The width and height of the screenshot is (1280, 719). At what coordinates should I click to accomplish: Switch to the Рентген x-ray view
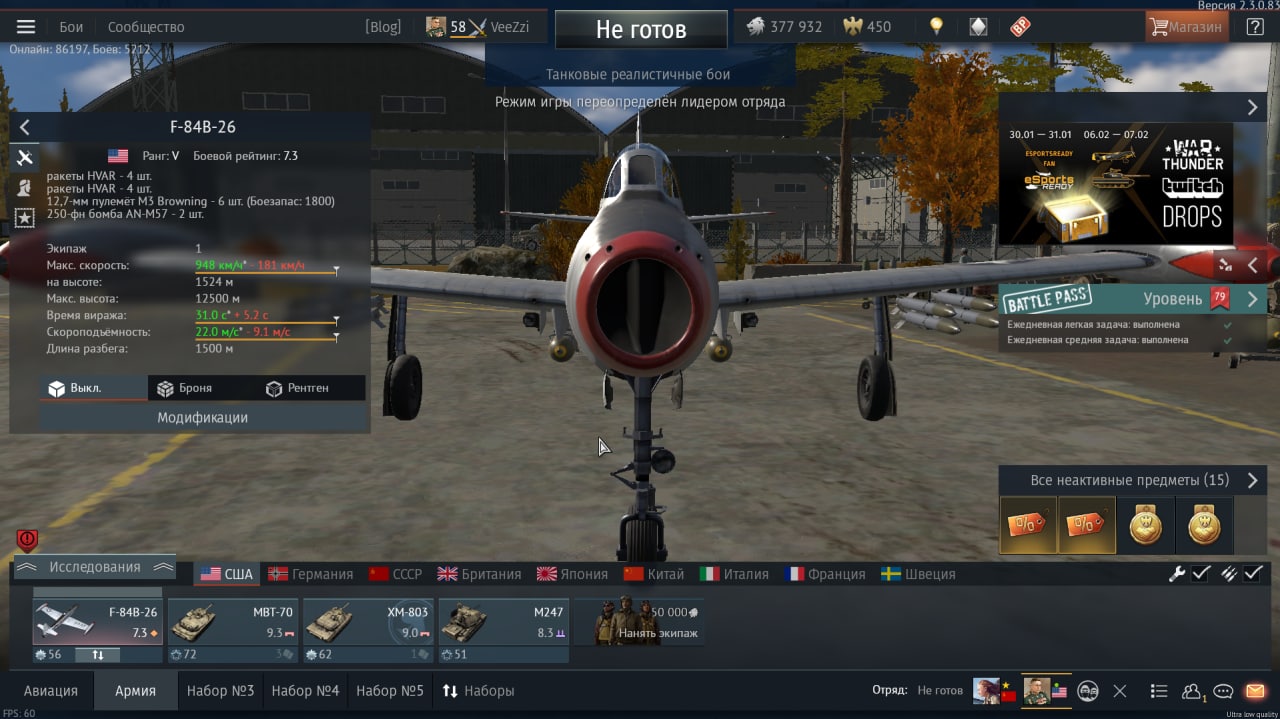pos(297,388)
